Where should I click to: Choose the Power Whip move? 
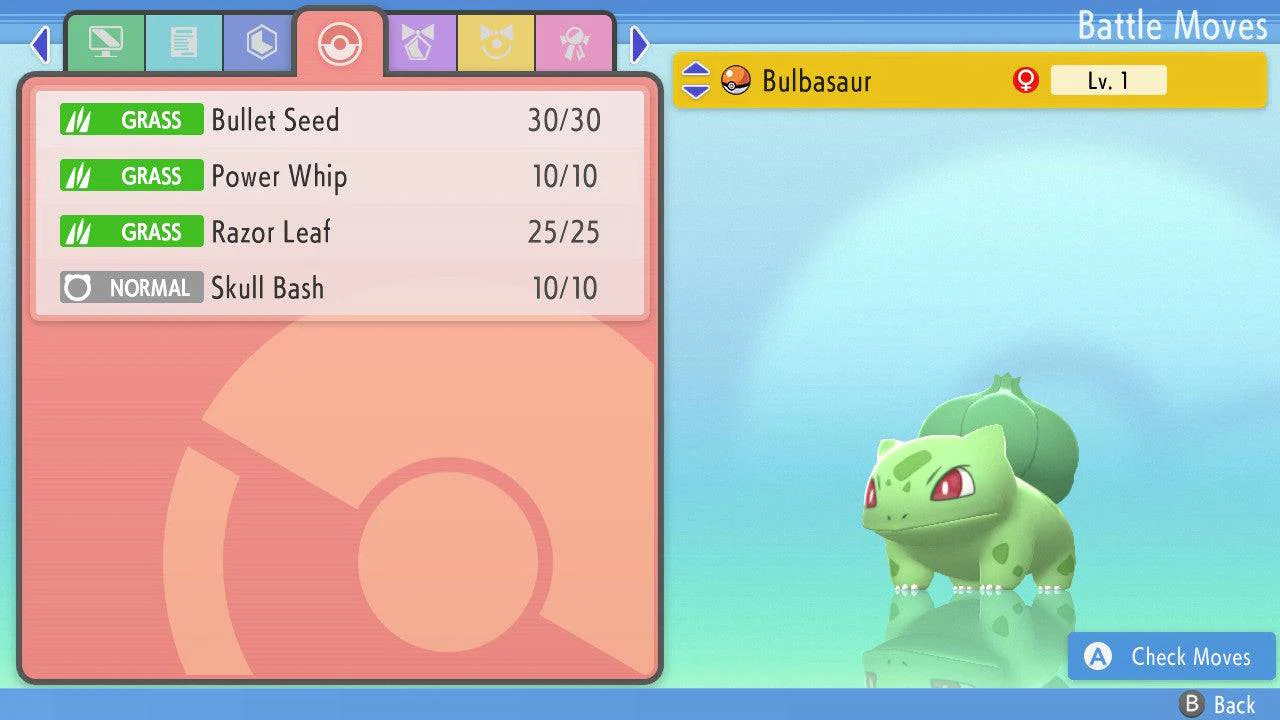[340, 176]
